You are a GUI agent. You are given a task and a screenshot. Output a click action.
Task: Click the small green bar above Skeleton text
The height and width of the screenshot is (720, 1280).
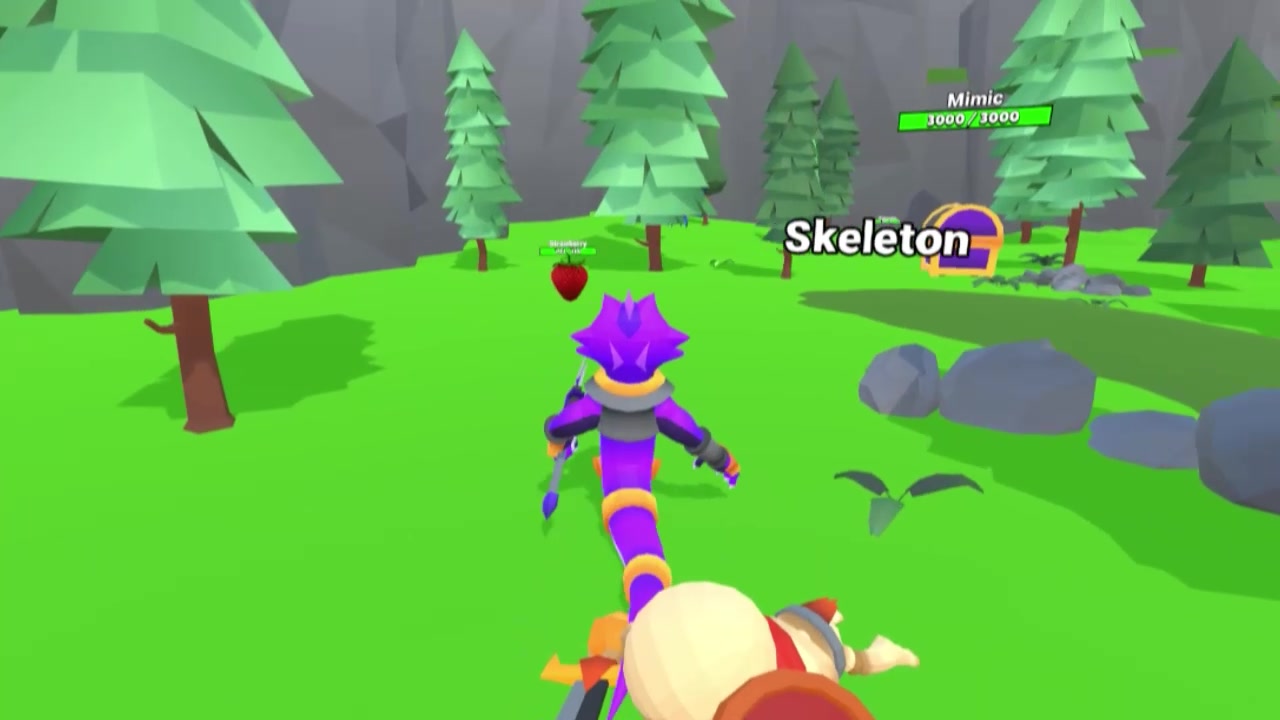886,218
